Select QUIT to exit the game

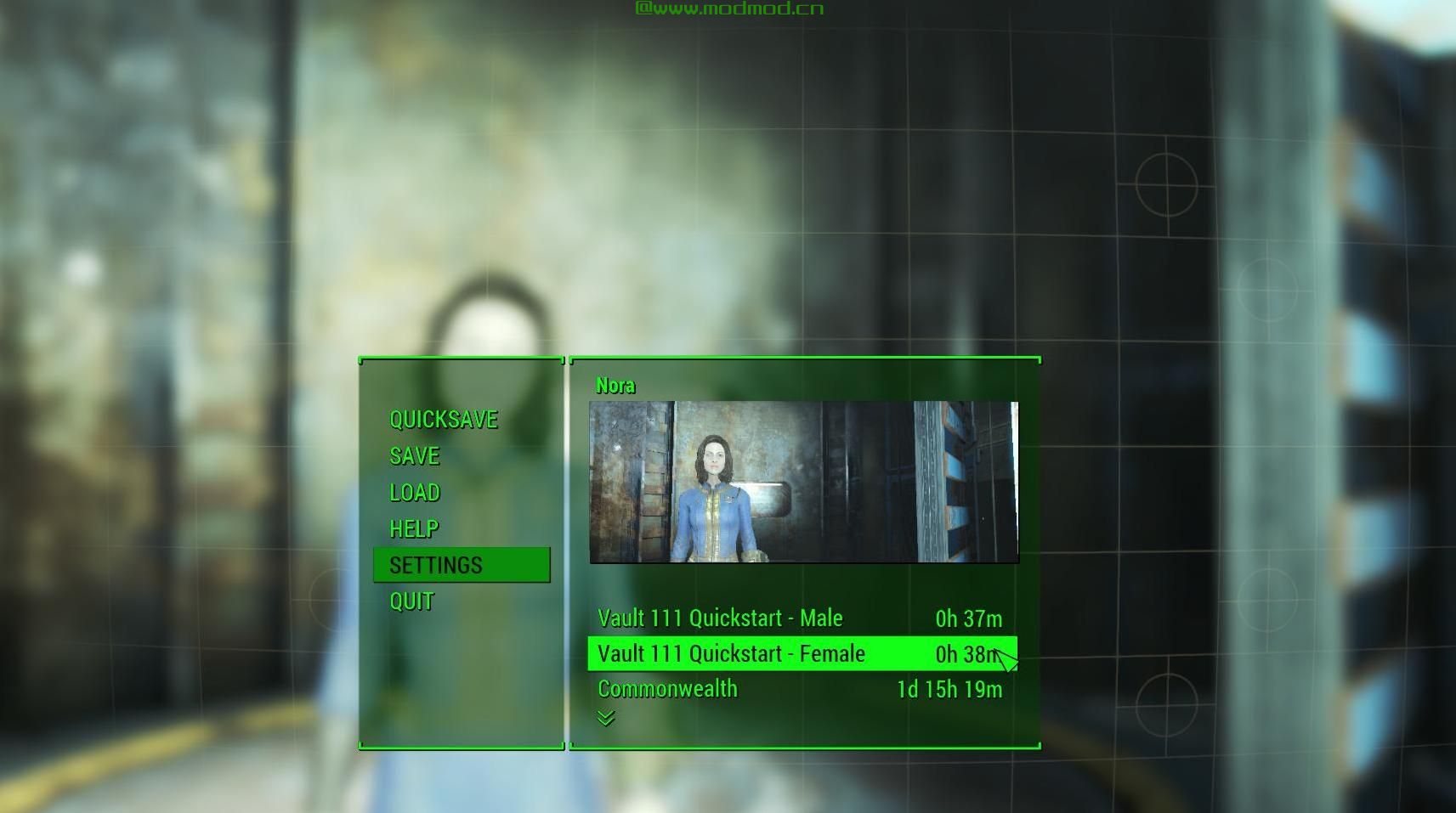pyautogui.click(x=410, y=601)
